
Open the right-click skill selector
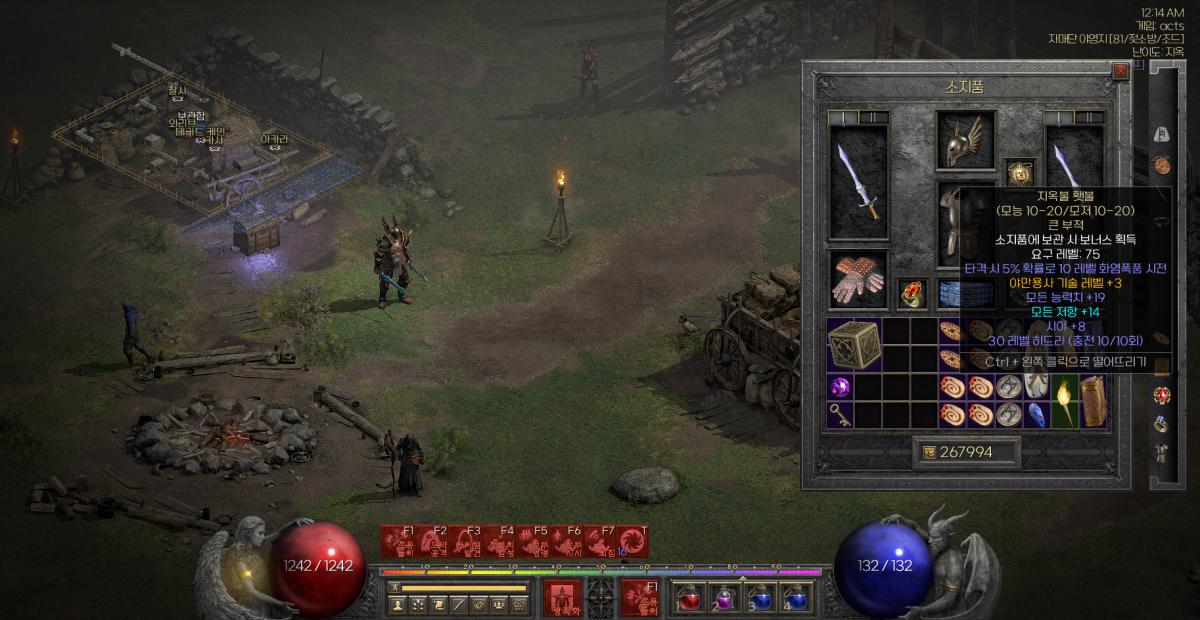tap(639, 597)
